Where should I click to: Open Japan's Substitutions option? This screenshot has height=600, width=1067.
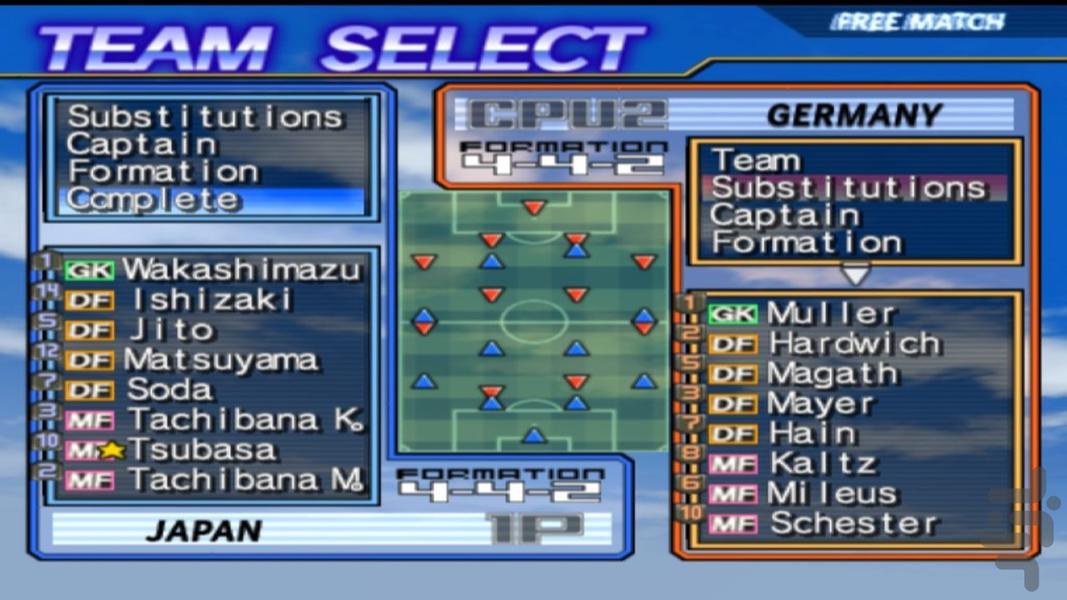click(205, 117)
